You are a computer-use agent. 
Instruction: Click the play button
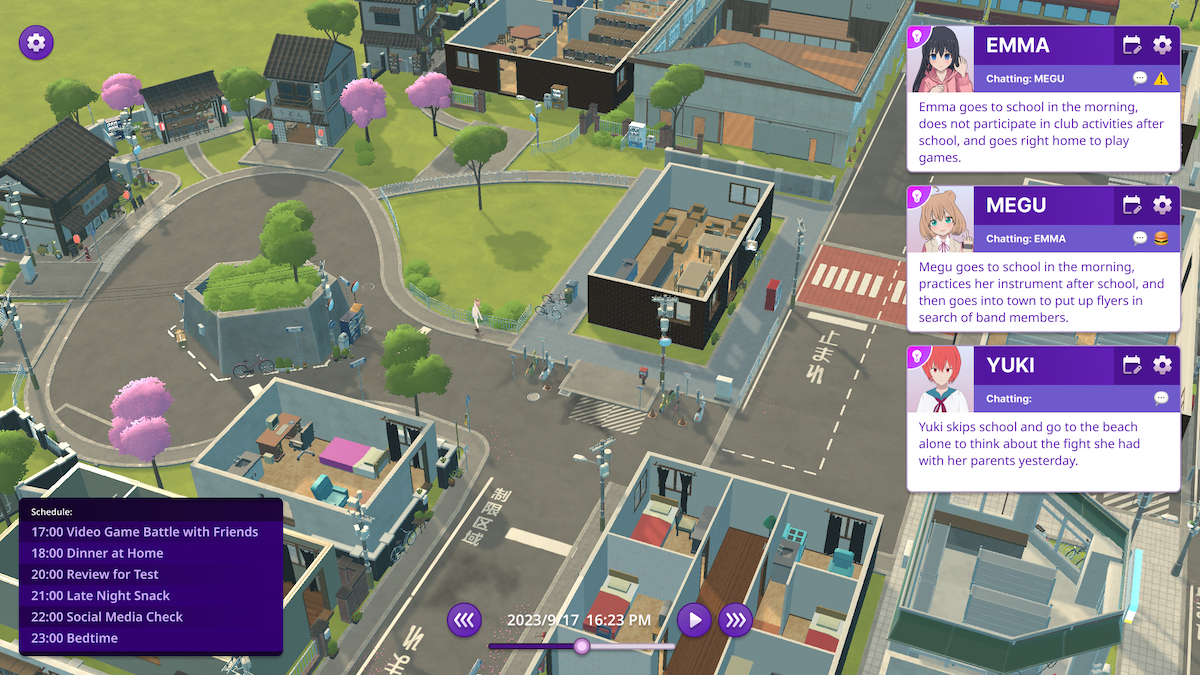(694, 620)
